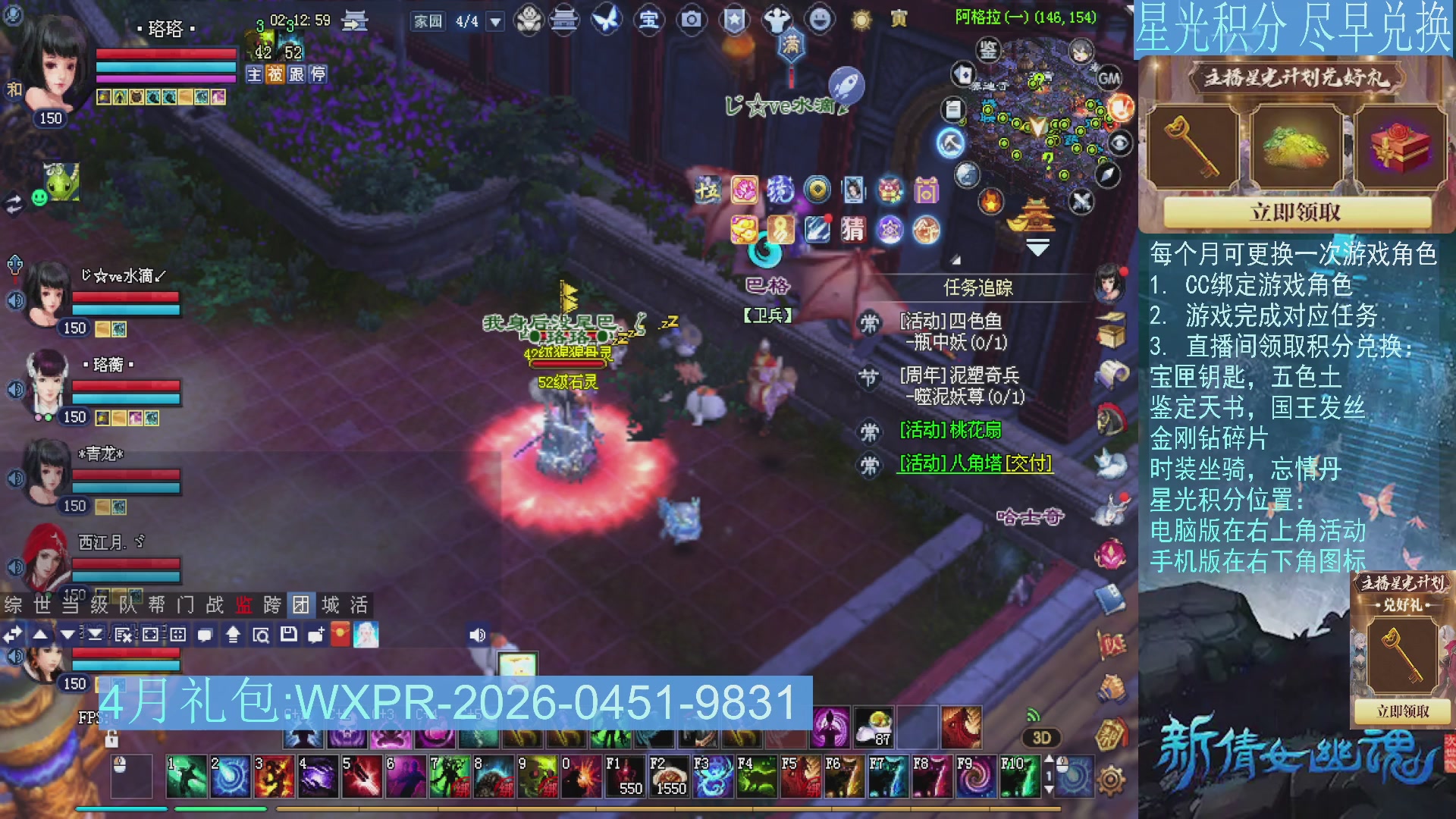The height and width of the screenshot is (819, 1456).
Task: Switch to the 世 chat tab
Action: [43, 606]
